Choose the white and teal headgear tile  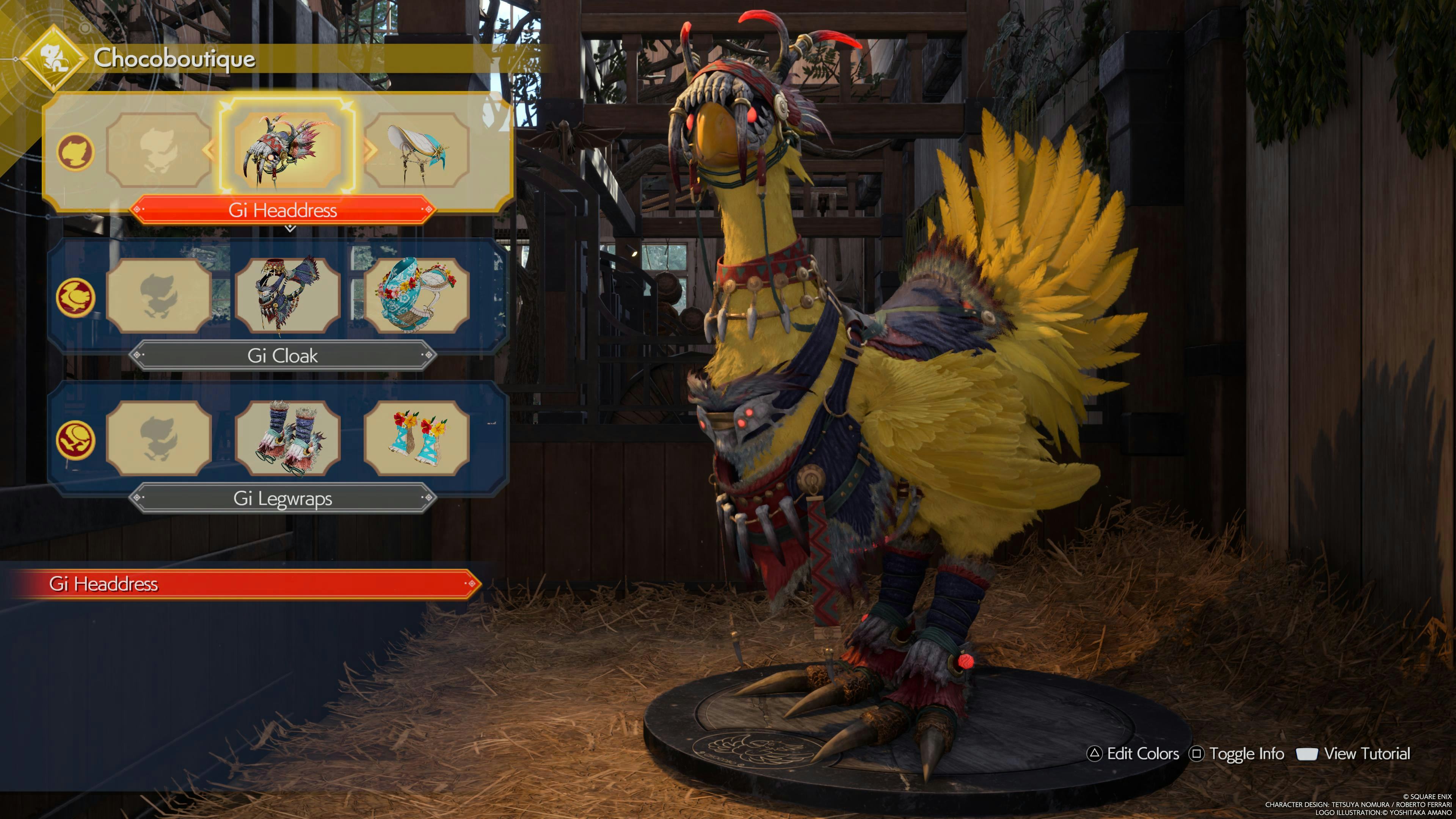pyautogui.click(x=417, y=150)
